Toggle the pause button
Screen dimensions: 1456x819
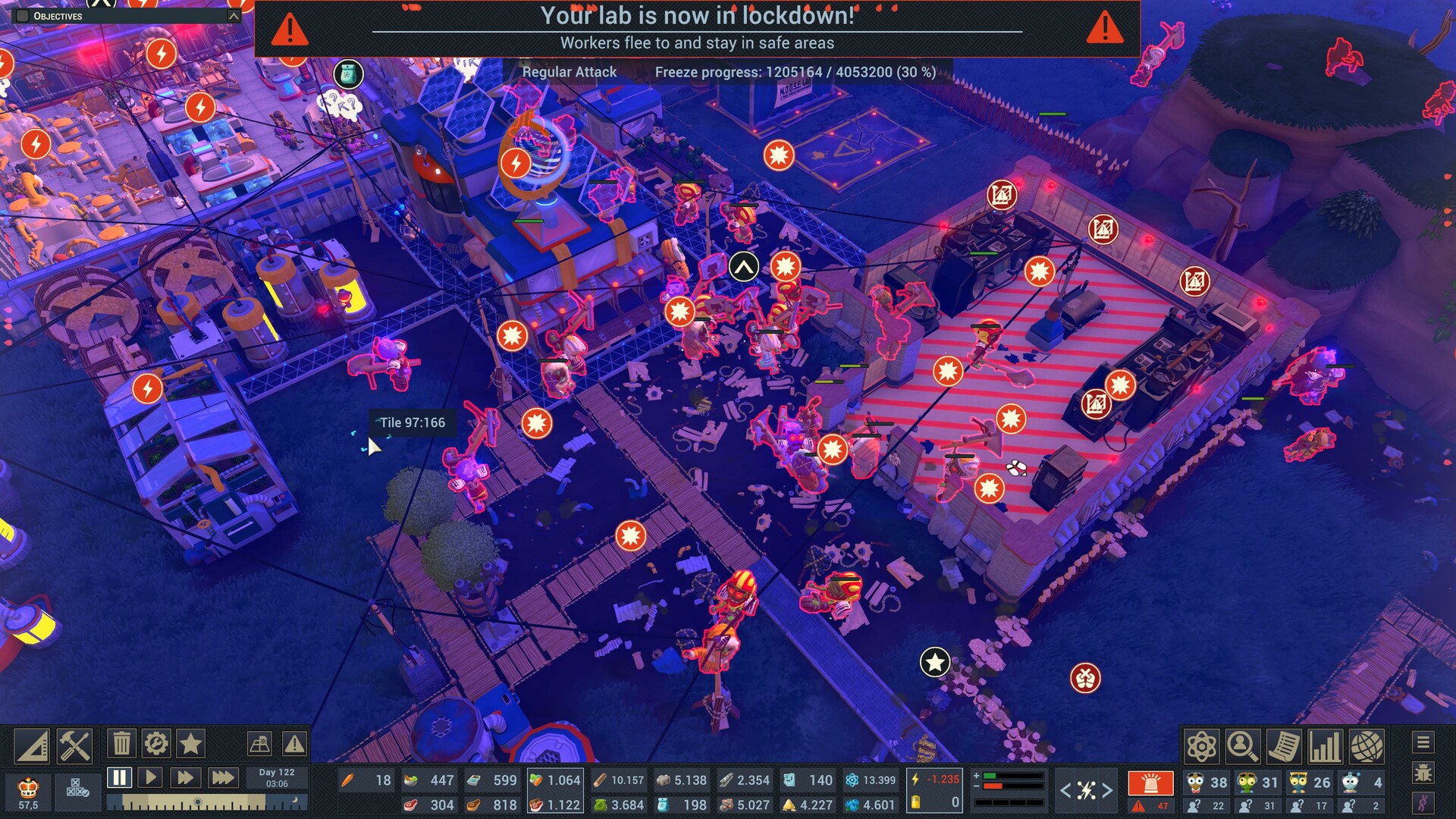pyautogui.click(x=119, y=777)
